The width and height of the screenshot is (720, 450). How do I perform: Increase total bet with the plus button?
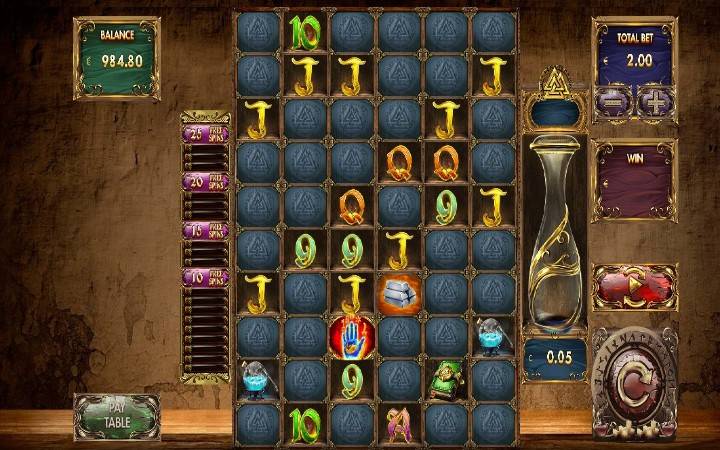[x=654, y=101]
